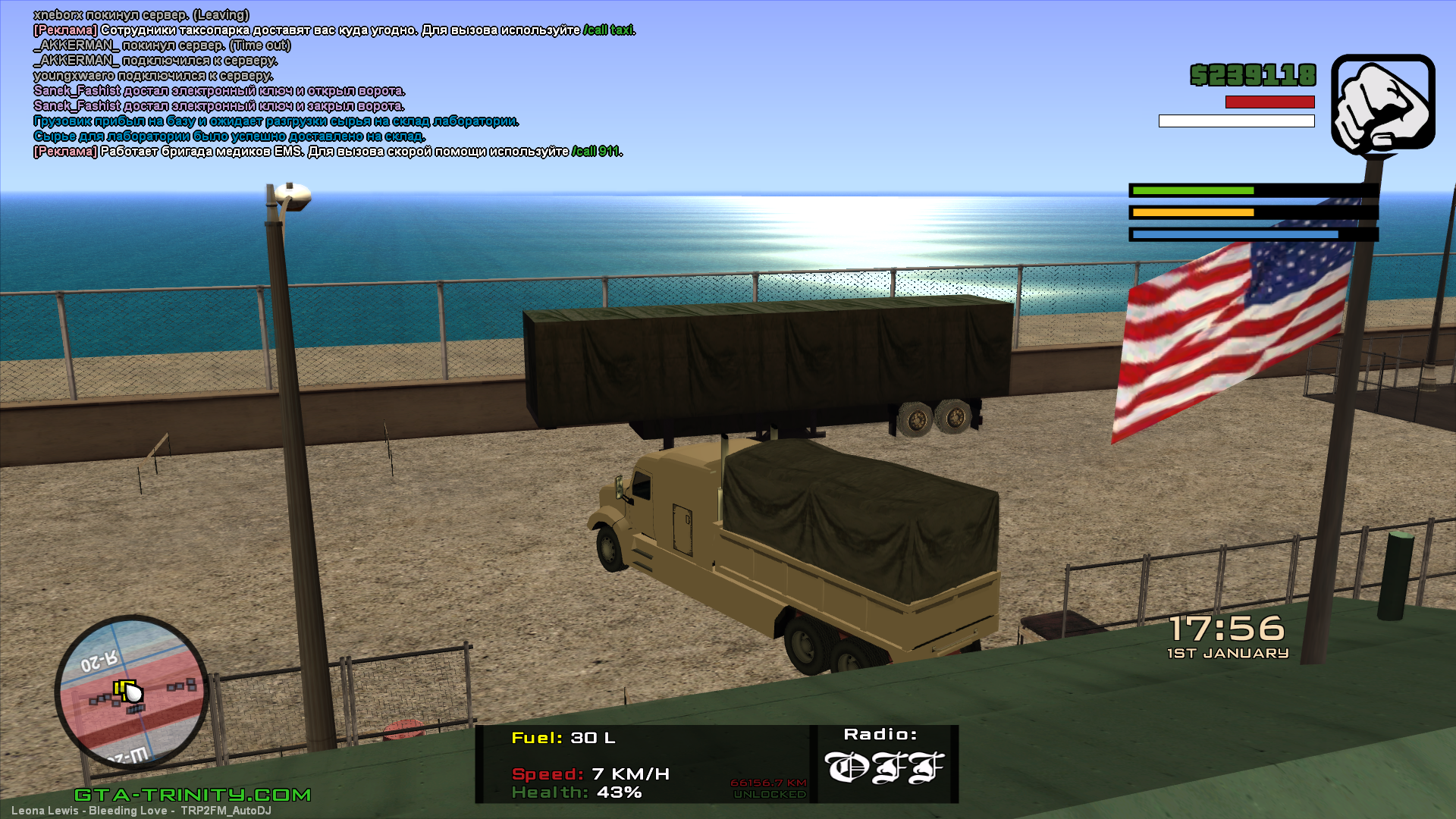The image size is (1456, 819).
Task: Select the yellow marker on the minimap
Action: tap(123, 689)
